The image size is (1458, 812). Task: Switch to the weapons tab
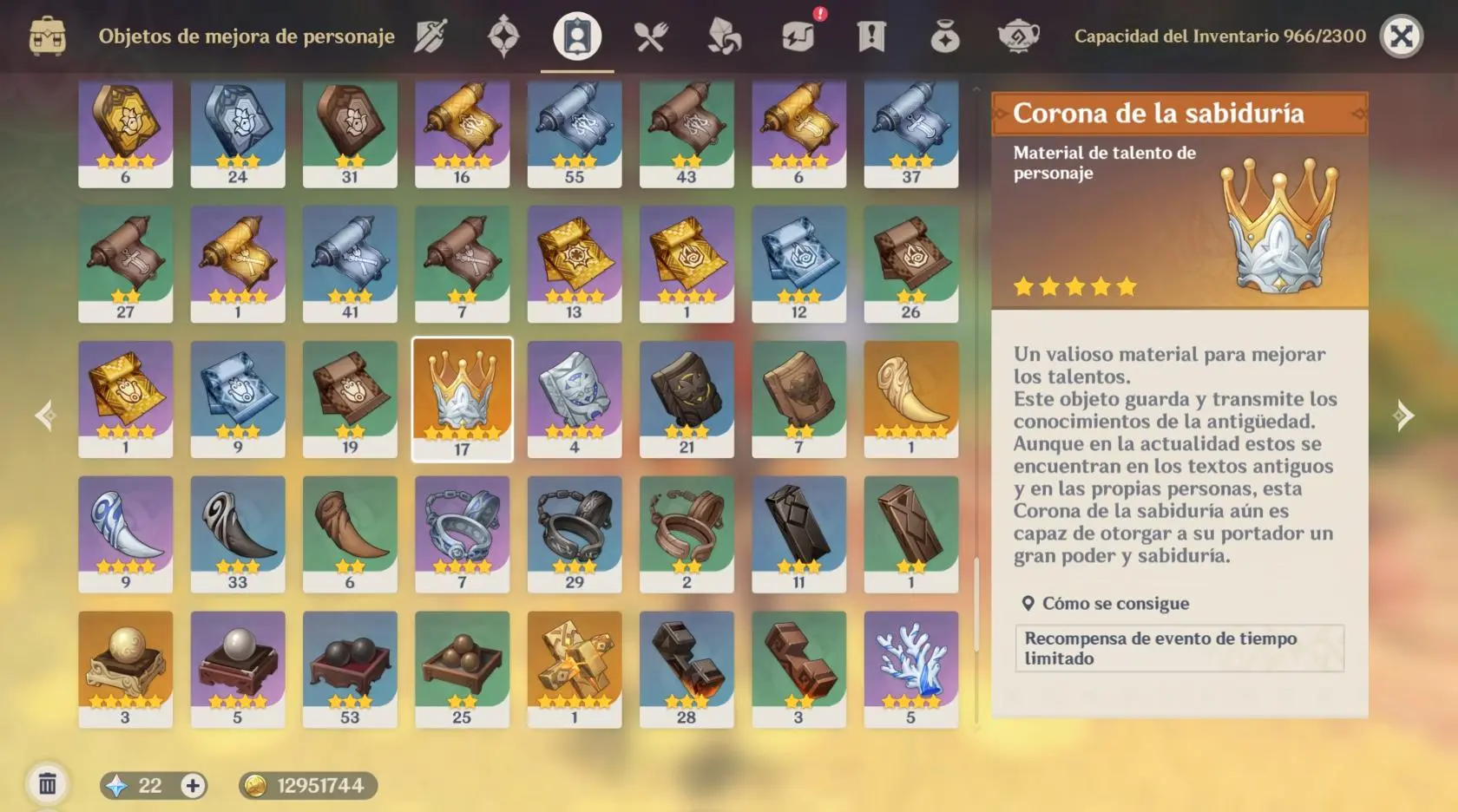[x=430, y=36]
